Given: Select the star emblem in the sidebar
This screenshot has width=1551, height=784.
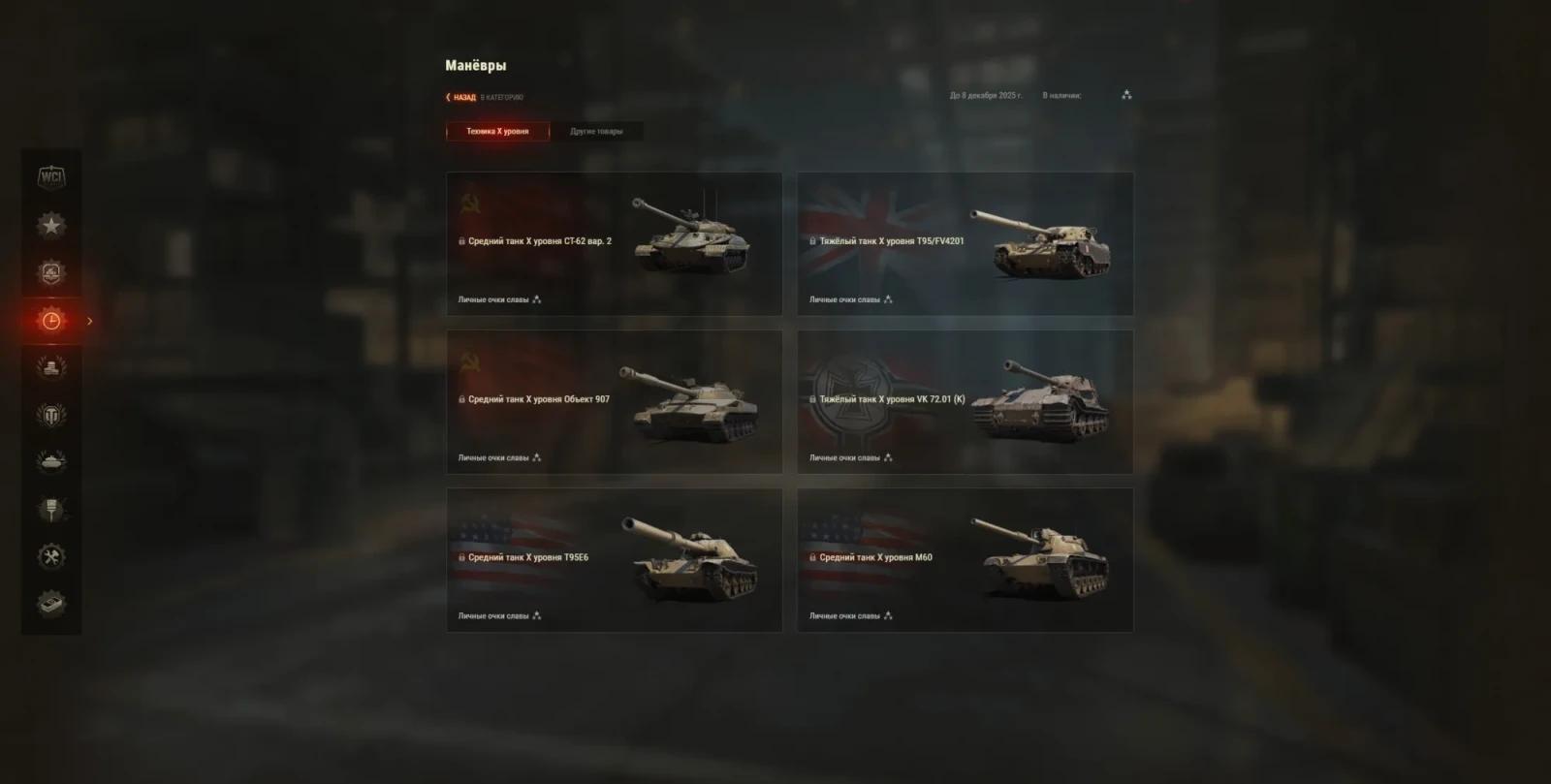Looking at the screenshot, I should [51, 226].
